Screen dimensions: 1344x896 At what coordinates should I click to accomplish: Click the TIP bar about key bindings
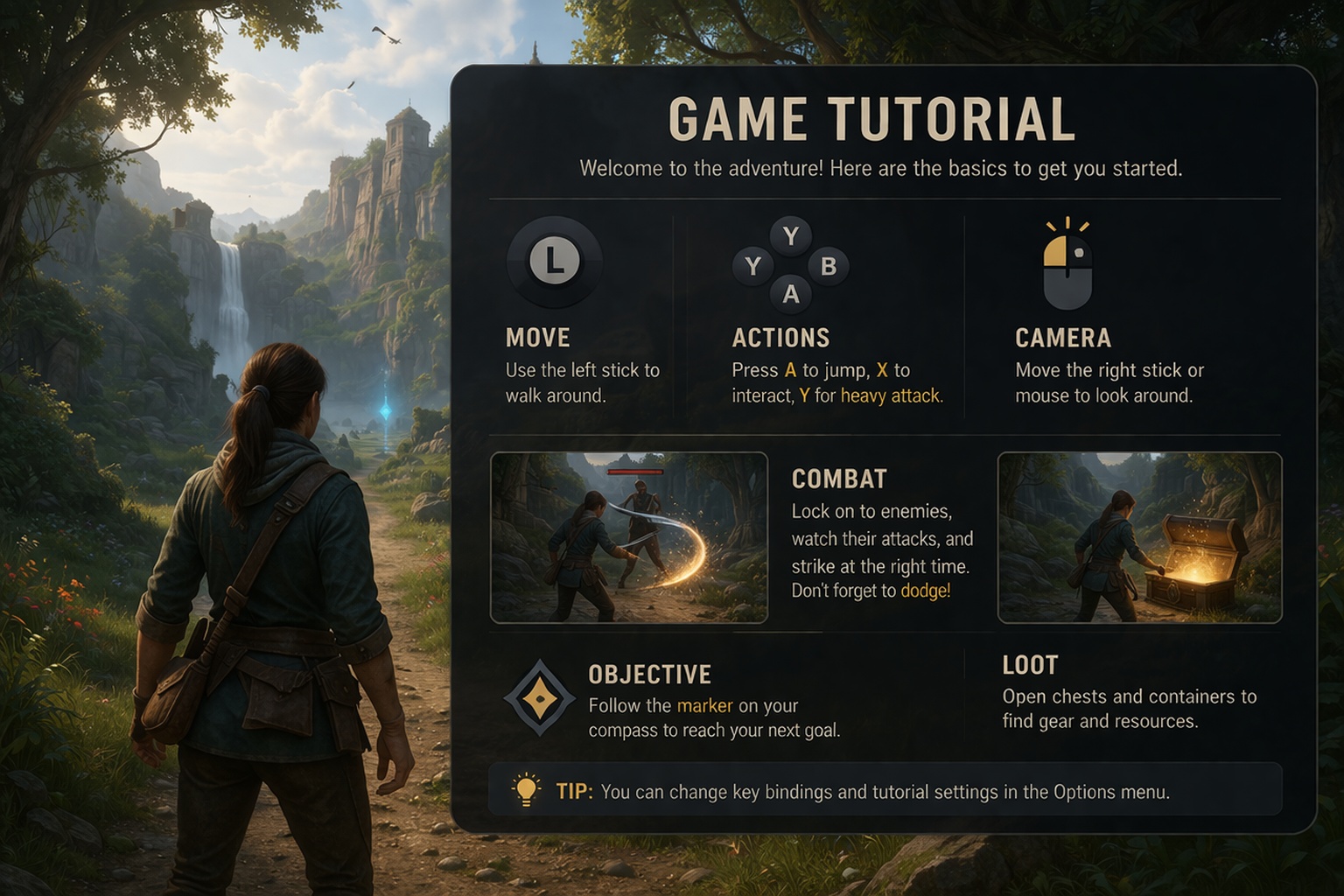click(x=884, y=791)
